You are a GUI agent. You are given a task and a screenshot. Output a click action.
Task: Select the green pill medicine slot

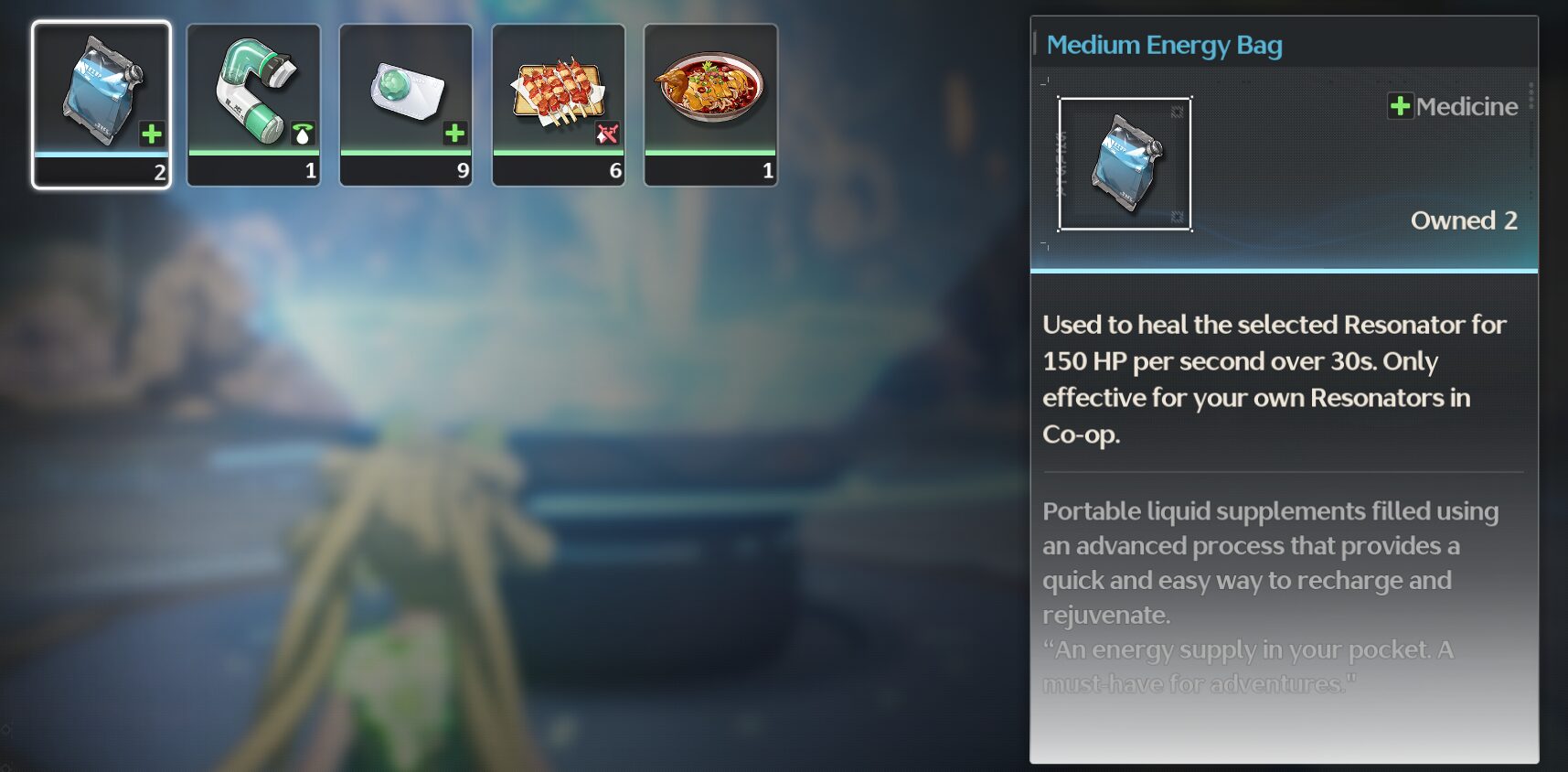406,104
